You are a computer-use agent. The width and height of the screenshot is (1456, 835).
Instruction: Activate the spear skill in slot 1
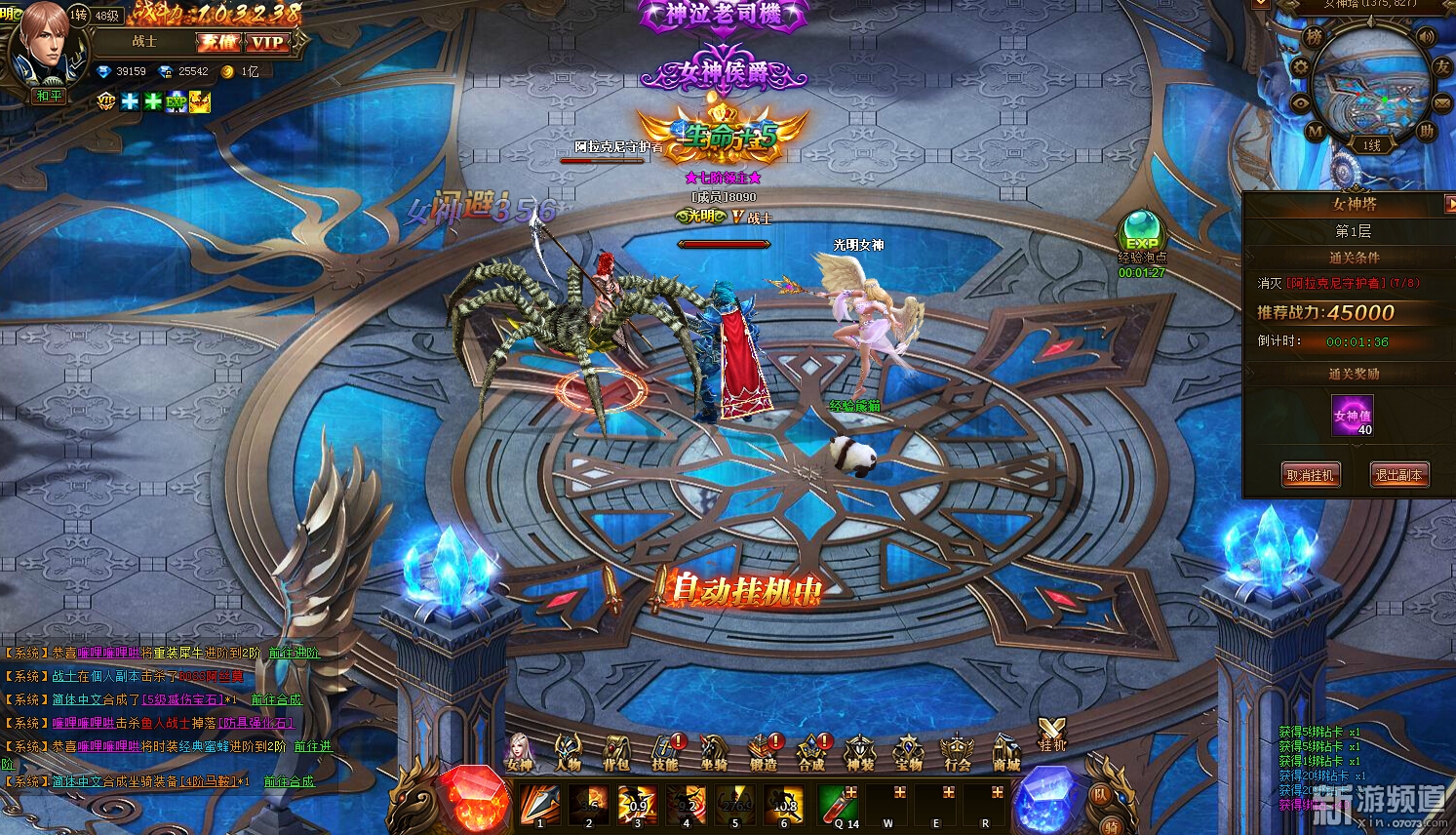click(539, 806)
